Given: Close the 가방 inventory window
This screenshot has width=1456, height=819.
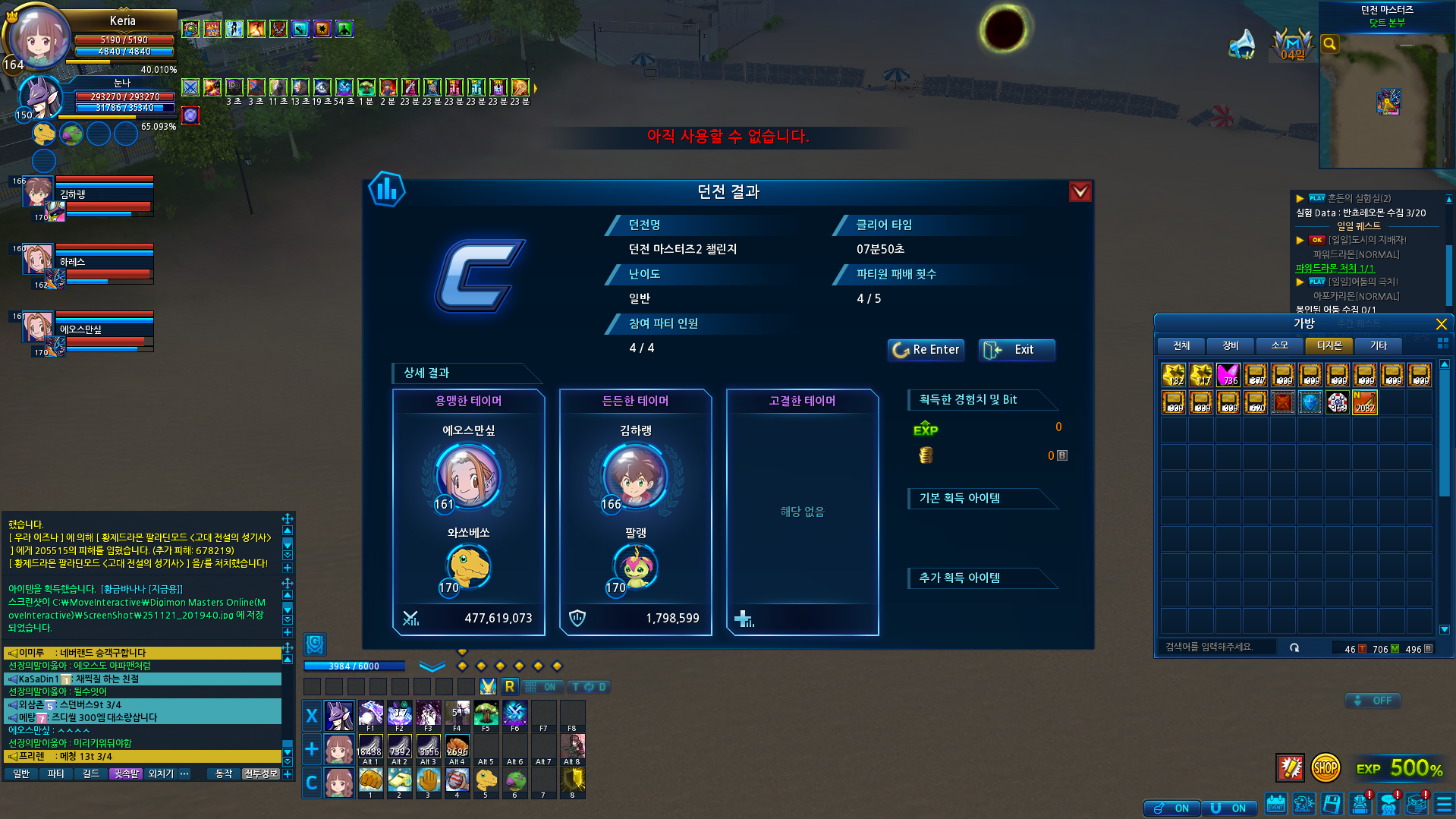Looking at the screenshot, I should click(1441, 324).
